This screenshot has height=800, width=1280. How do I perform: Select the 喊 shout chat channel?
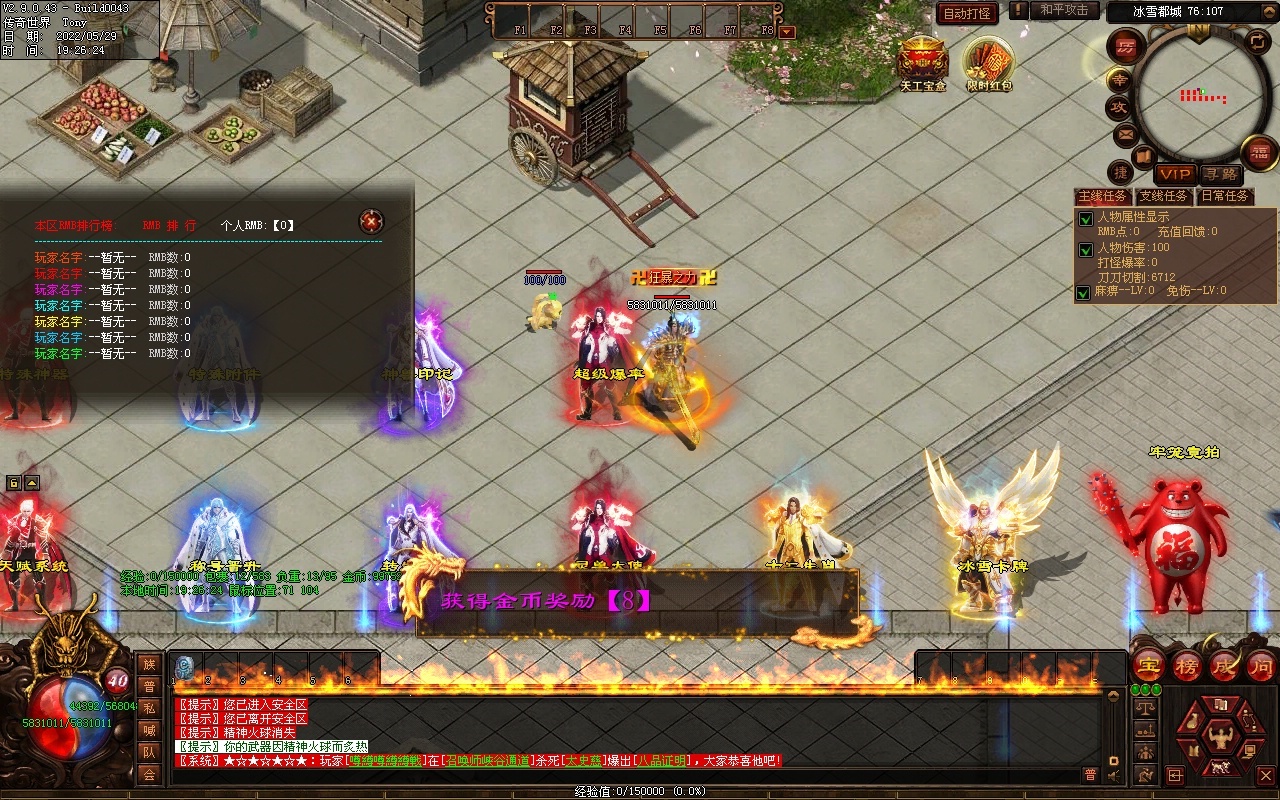149,730
